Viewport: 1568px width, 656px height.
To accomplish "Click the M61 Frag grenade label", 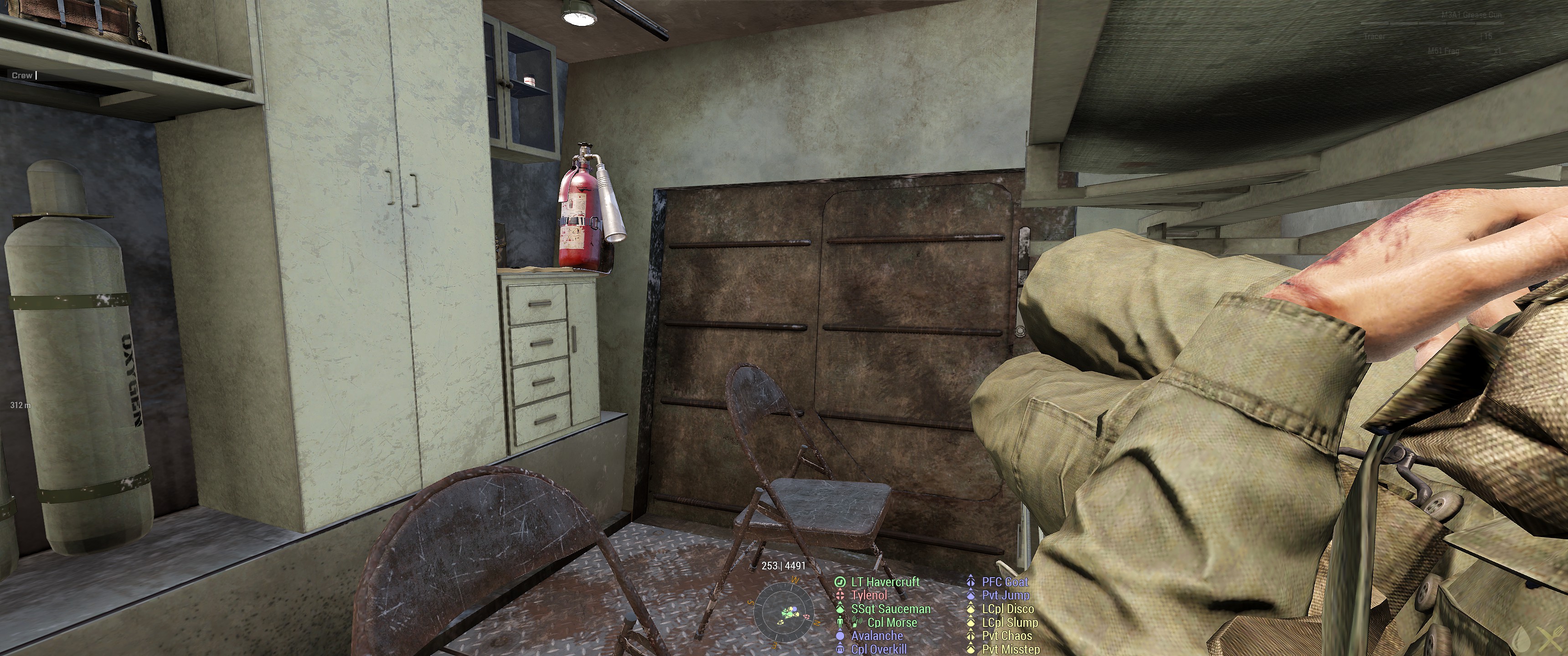I will 1443,52.
